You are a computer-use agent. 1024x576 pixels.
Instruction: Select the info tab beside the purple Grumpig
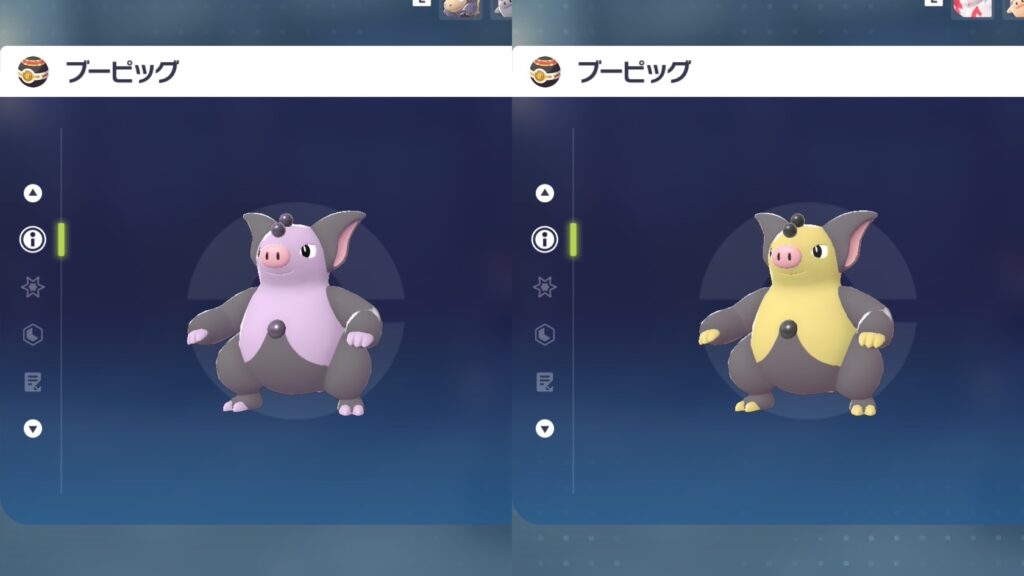[33, 239]
